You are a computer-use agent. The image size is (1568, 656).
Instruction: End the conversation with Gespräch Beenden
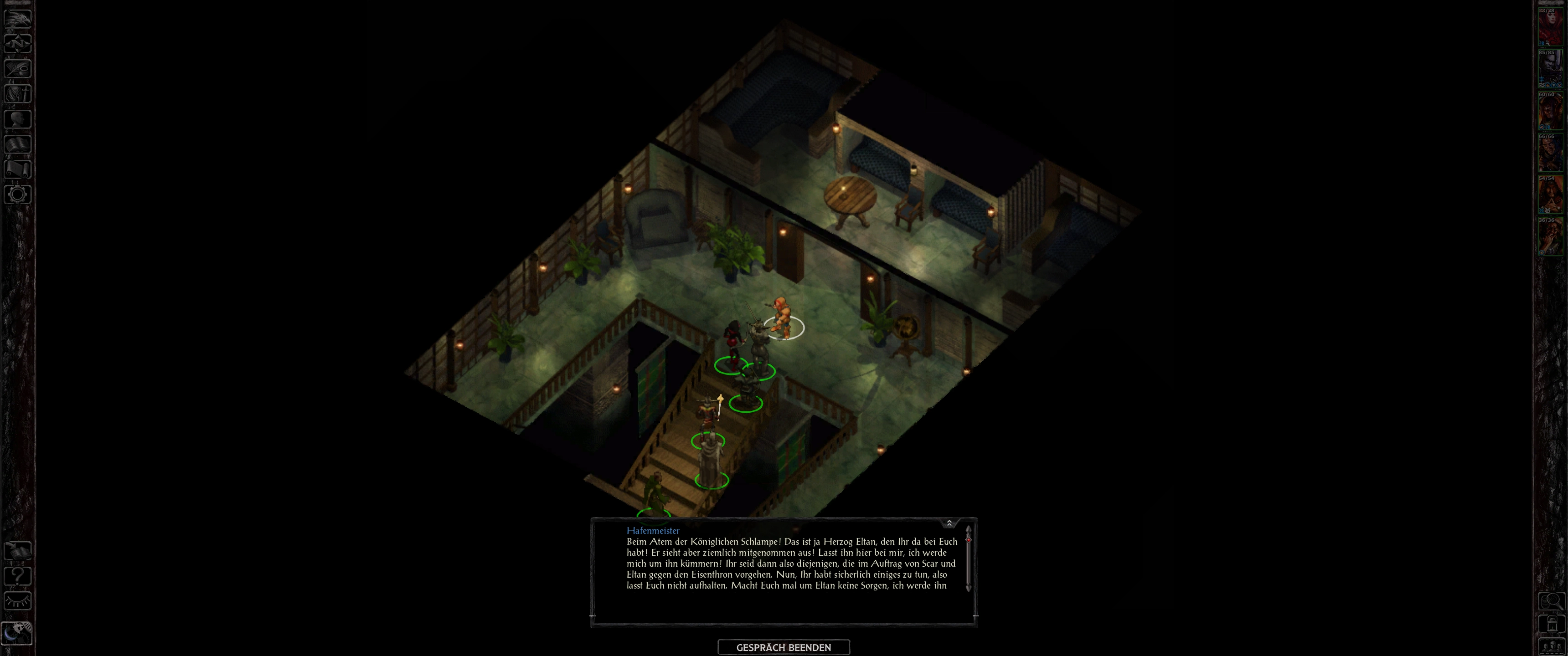point(784,647)
